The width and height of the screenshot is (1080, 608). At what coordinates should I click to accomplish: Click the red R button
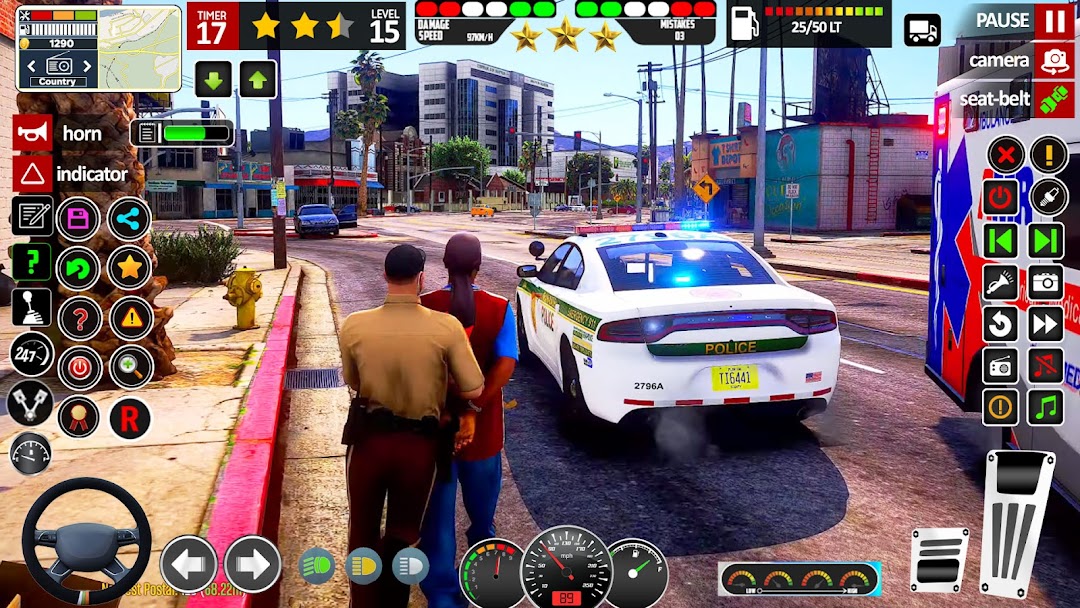point(129,418)
